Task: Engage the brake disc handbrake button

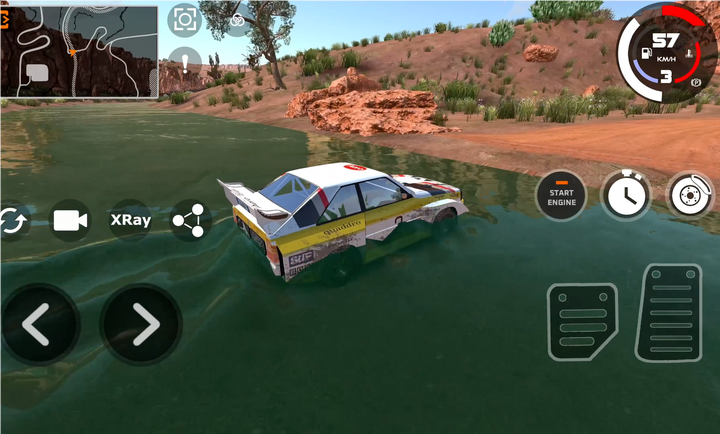Action: [690, 194]
